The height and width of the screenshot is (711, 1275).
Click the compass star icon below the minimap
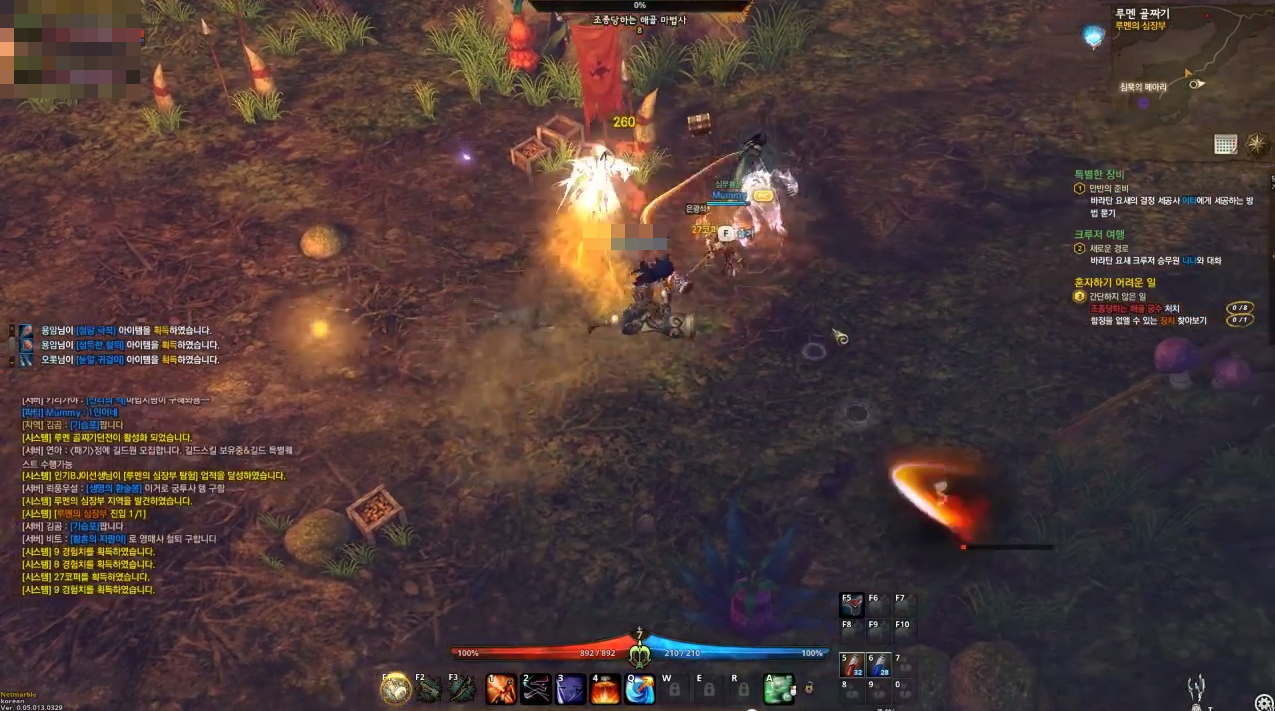(1257, 145)
